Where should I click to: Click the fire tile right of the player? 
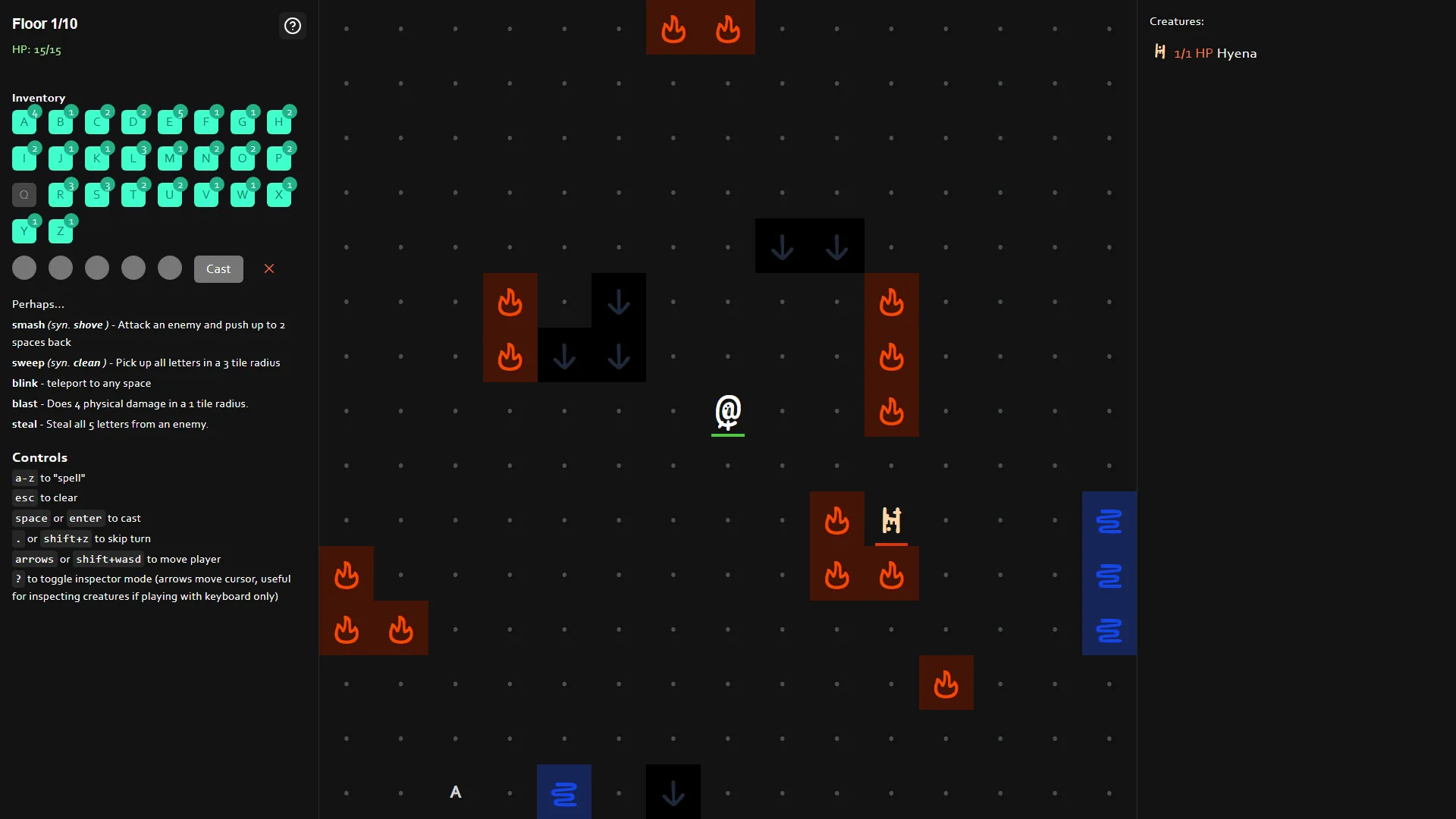click(x=891, y=412)
